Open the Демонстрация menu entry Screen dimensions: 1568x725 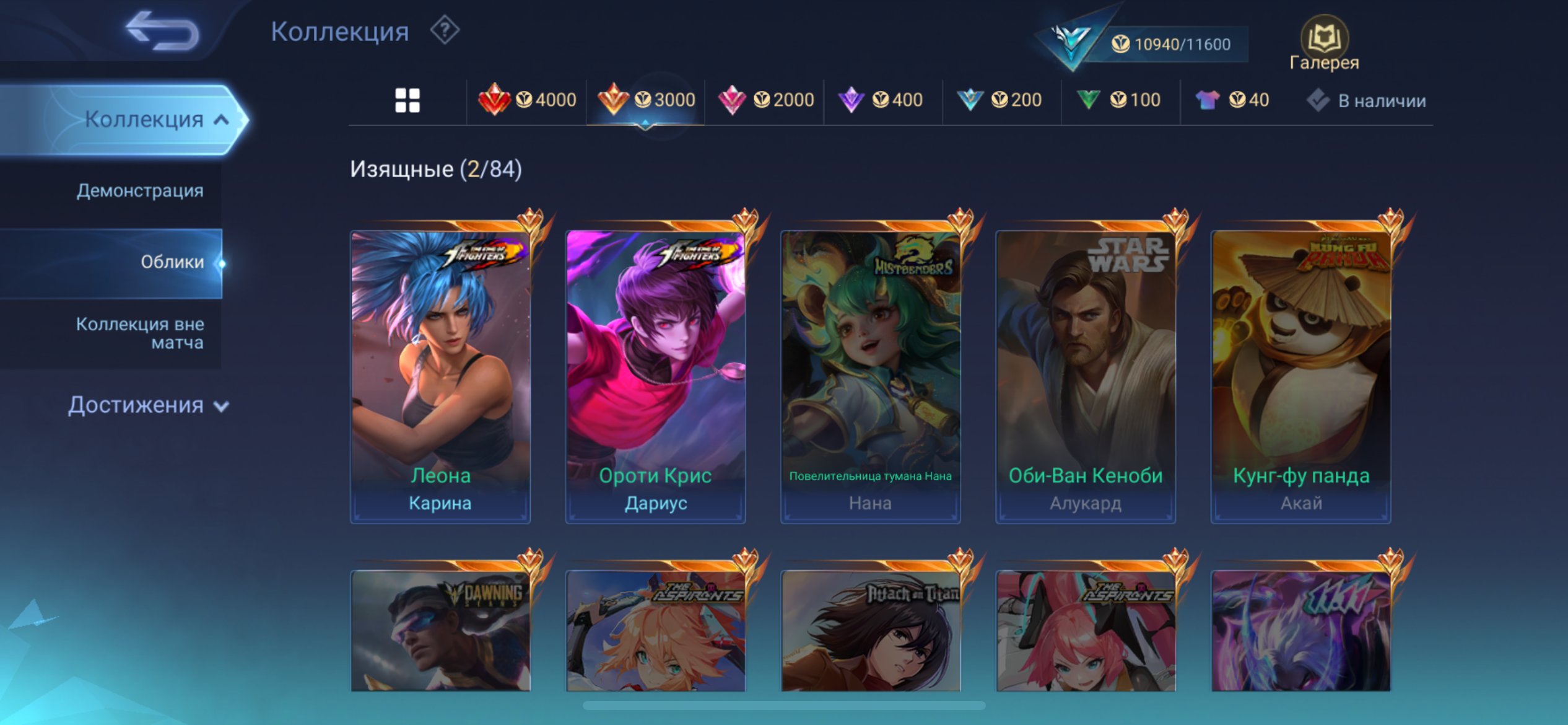click(x=140, y=191)
